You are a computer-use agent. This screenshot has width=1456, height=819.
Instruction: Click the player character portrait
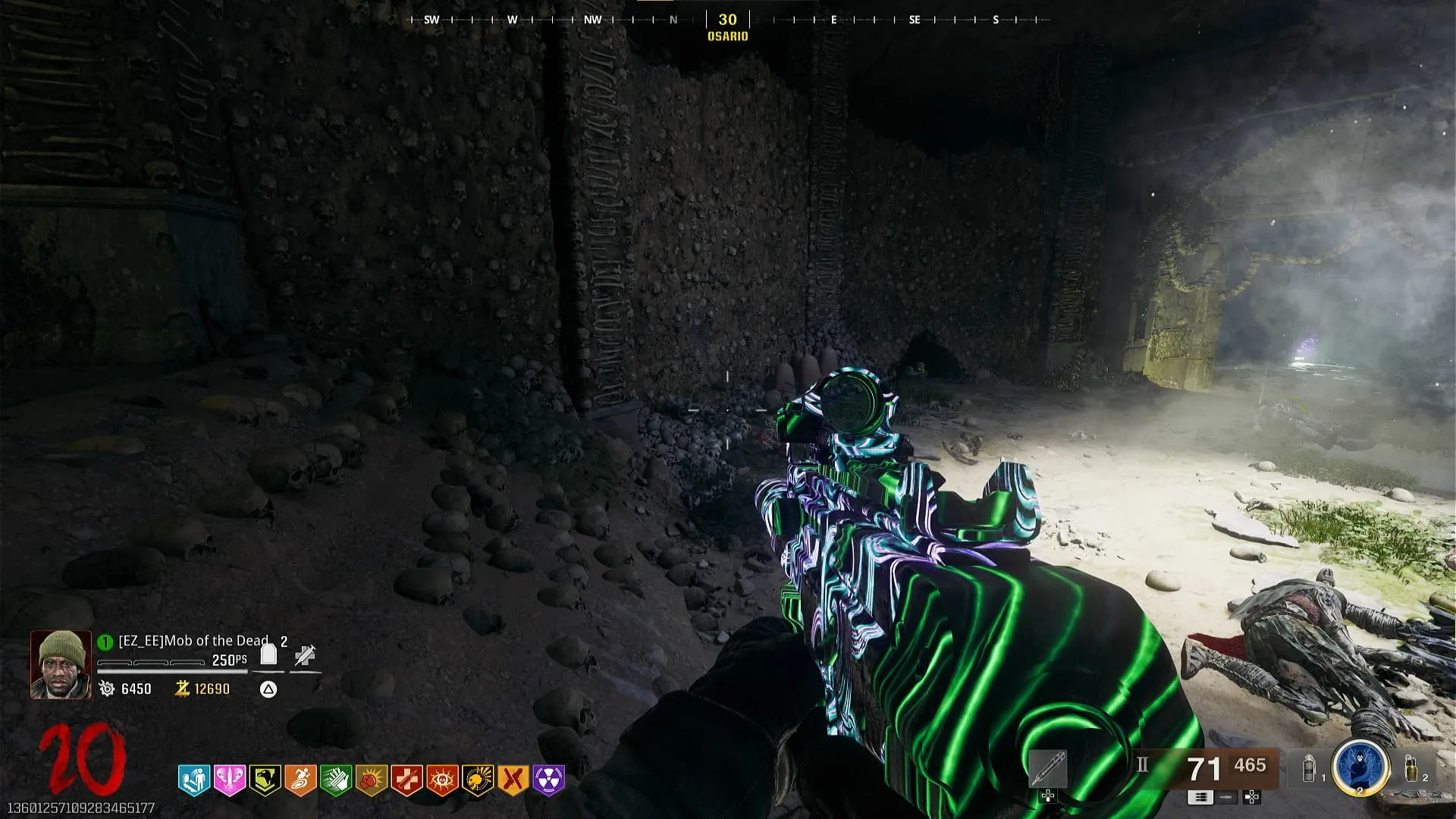61,665
